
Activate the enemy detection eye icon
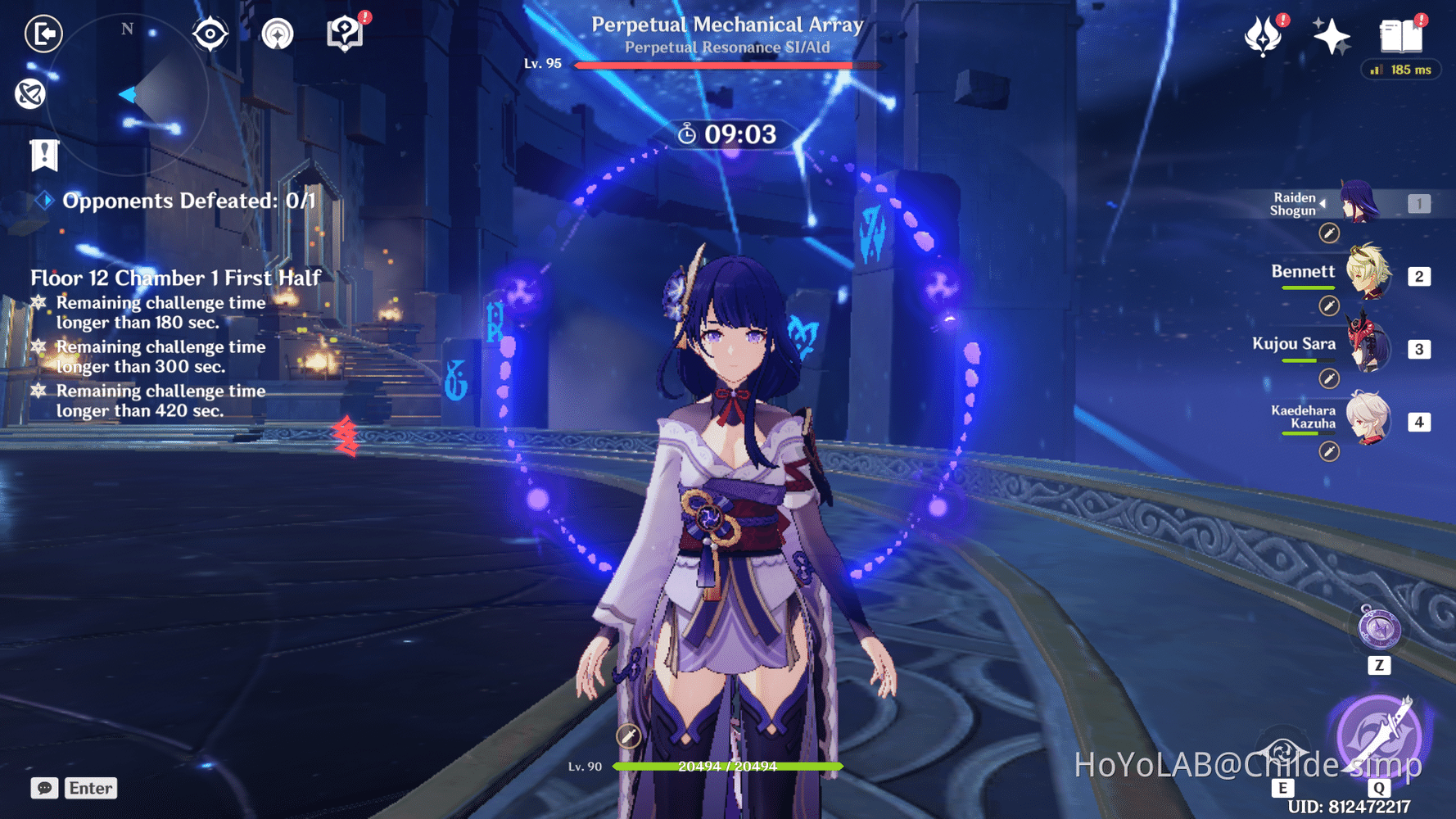(210, 33)
